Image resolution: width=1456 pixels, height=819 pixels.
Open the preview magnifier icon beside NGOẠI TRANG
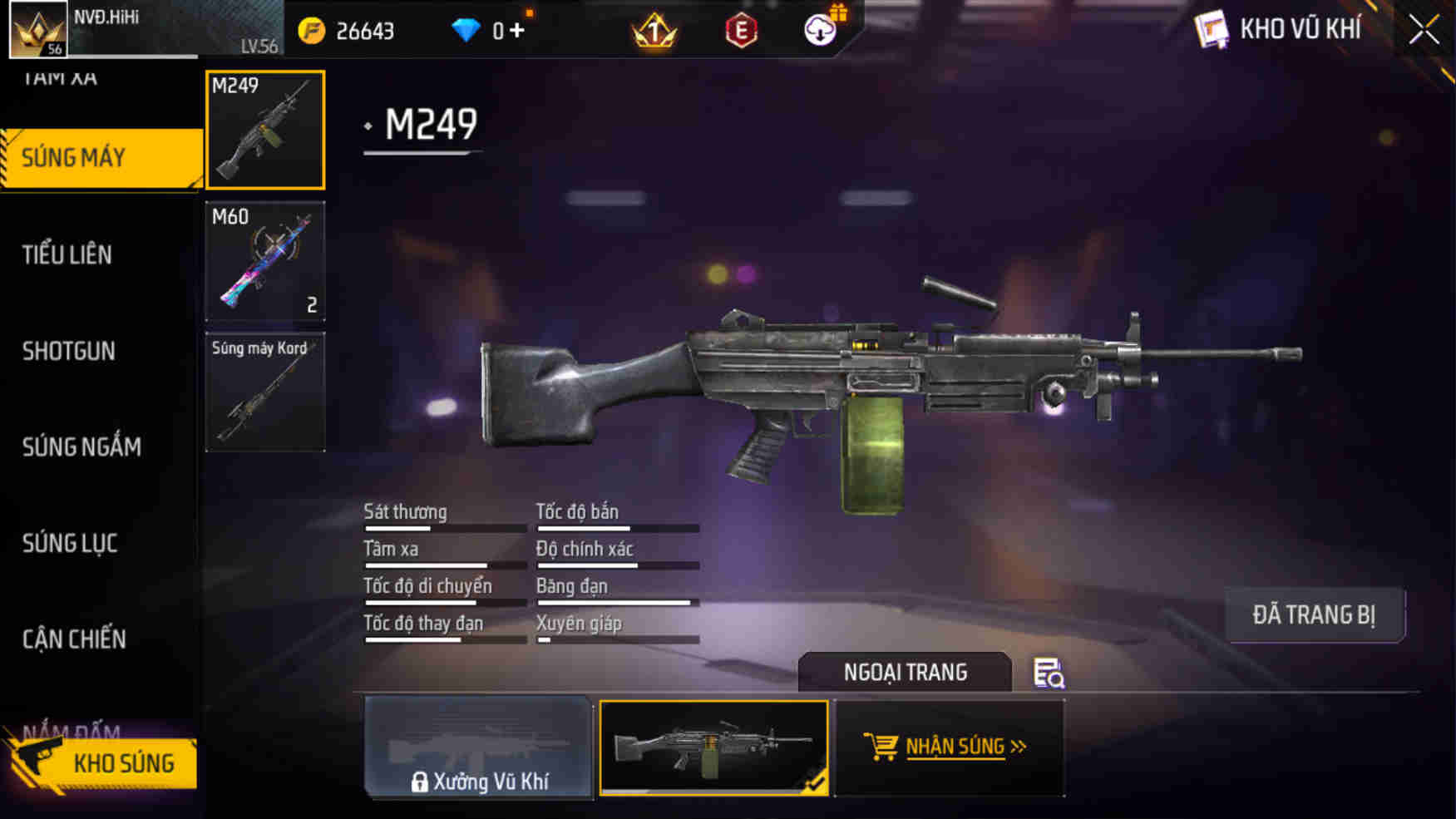1049,675
